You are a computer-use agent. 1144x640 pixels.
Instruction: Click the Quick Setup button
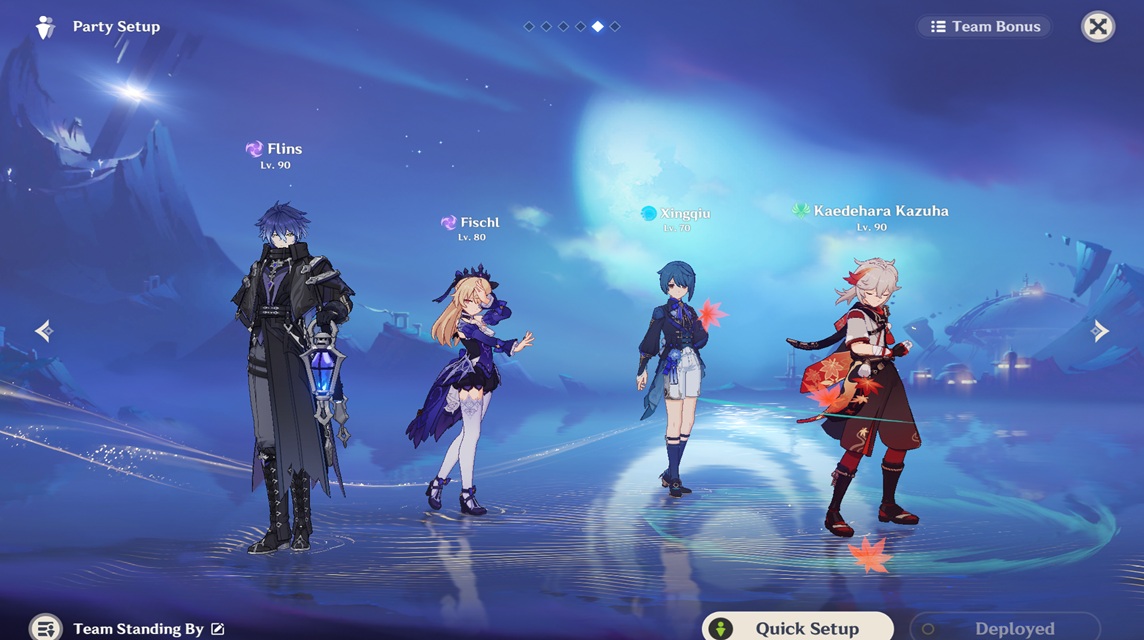pyautogui.click(x=797, y=627)
